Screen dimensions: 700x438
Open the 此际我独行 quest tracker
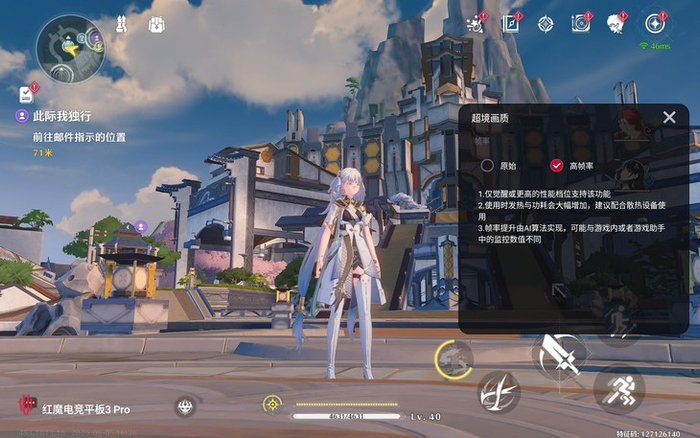60,115
